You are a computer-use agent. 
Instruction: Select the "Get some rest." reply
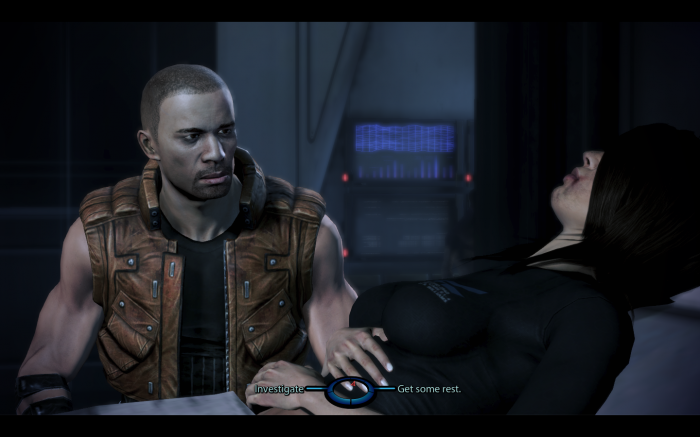[429, 388]
